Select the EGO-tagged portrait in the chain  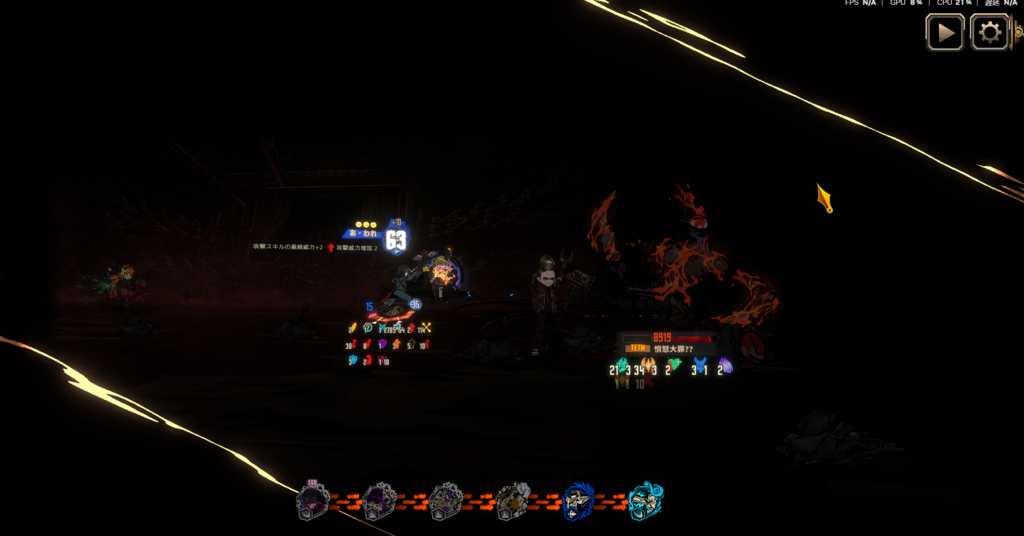[313, 500]
